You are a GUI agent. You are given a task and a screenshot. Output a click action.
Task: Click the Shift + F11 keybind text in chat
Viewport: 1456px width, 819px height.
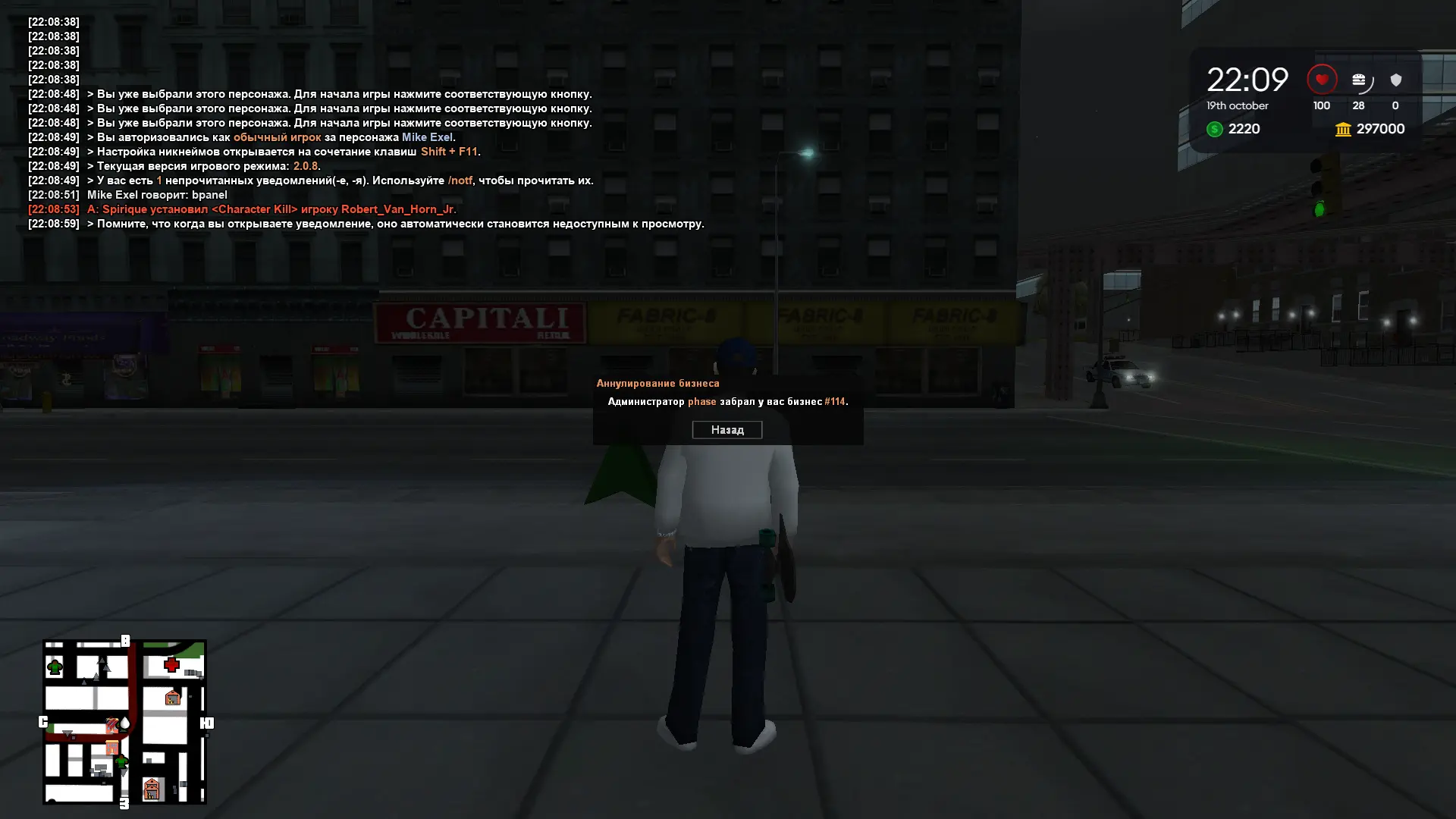point(448,152)
